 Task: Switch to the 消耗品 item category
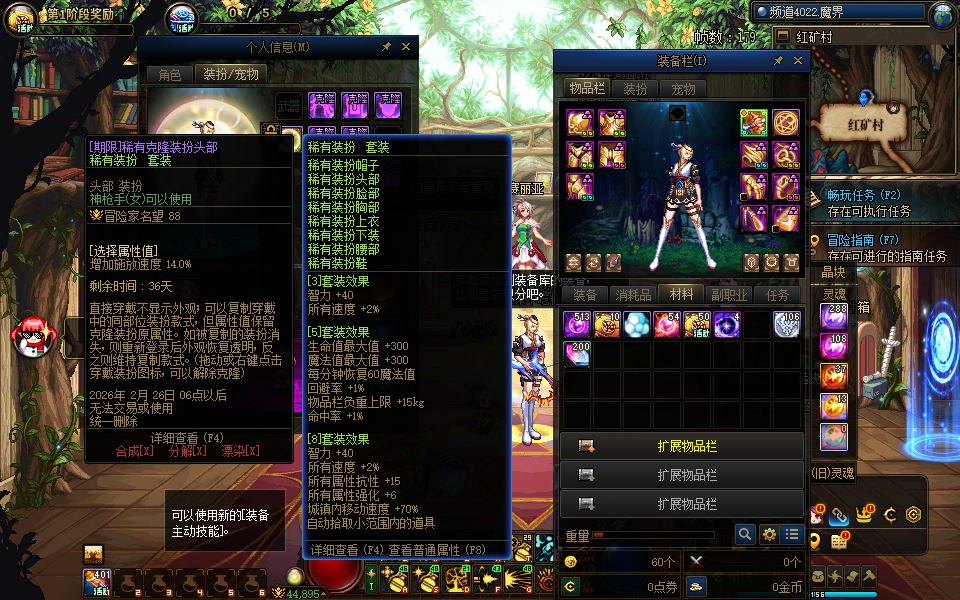click(x=633, y=295)
